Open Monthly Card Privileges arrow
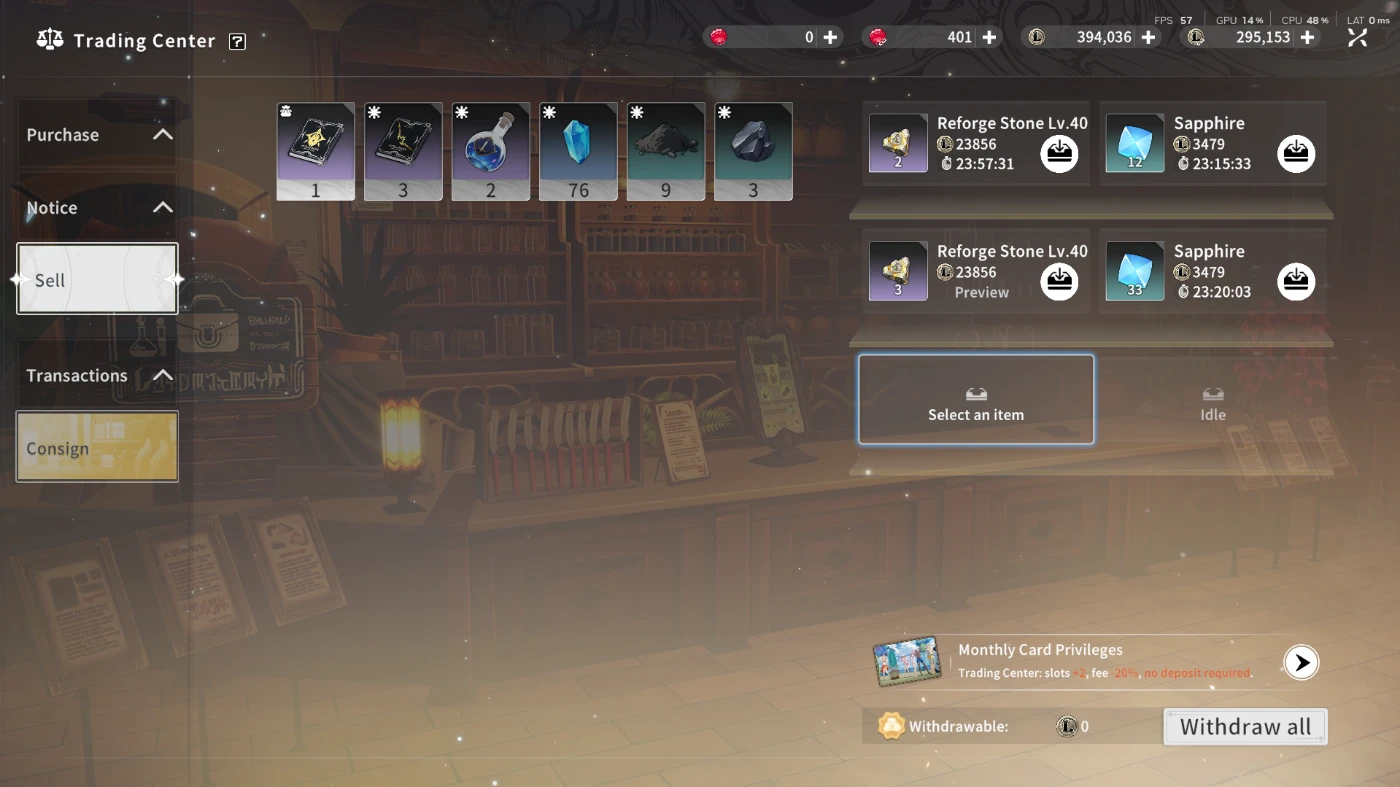The width and height of the screenshot is (1400, 787). [x=1301, y=662]
